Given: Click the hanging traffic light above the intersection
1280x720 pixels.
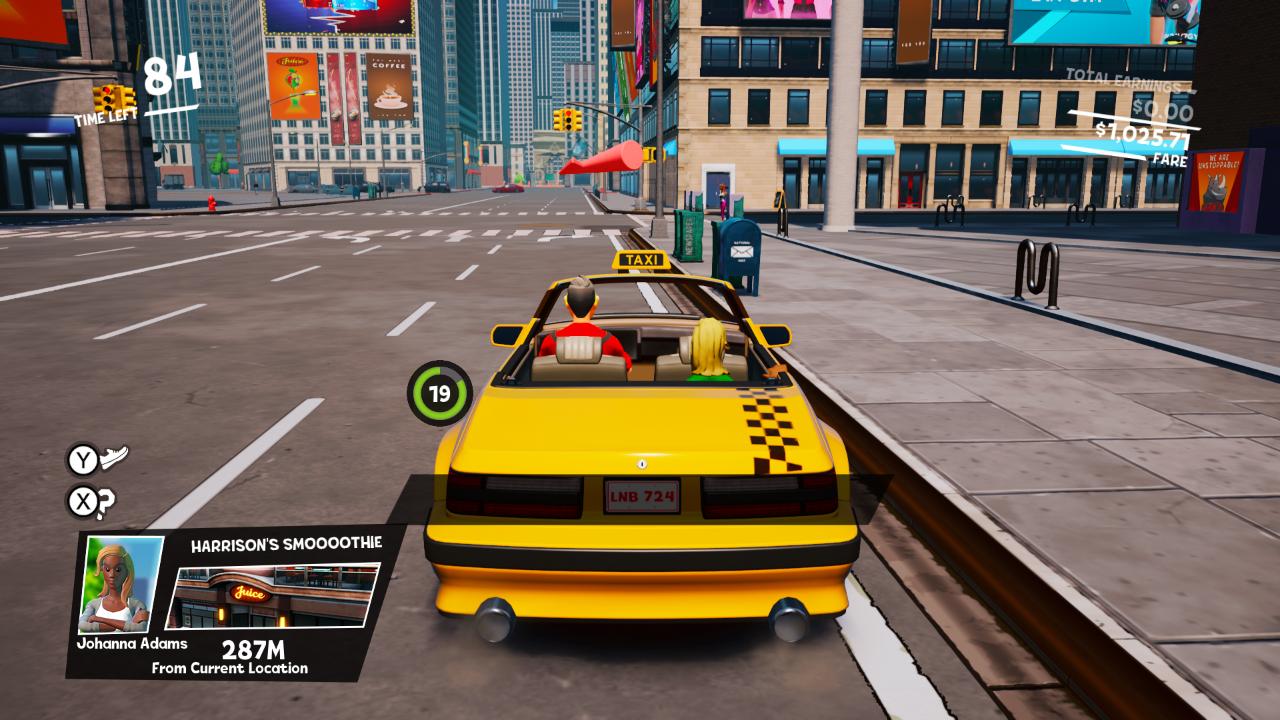Looking at the screenshot, I should 570,121.
